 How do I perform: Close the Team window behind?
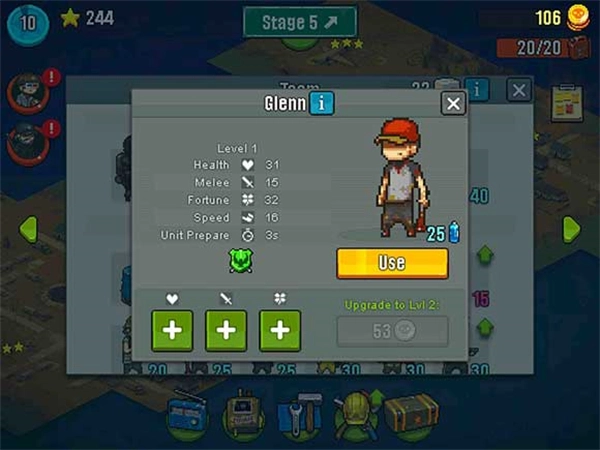518,90
